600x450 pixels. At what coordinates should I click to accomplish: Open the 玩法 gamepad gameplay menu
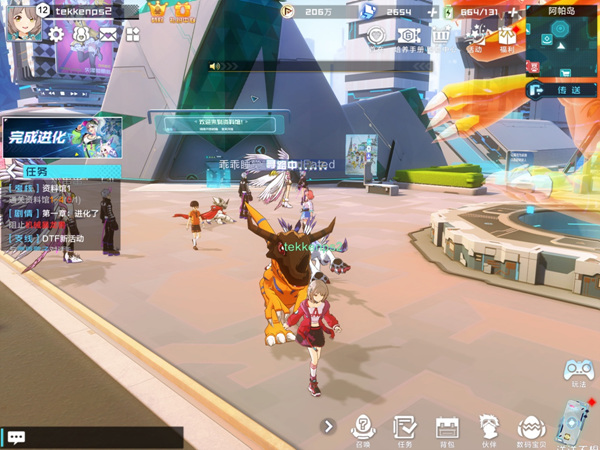[x=578, y=372]
